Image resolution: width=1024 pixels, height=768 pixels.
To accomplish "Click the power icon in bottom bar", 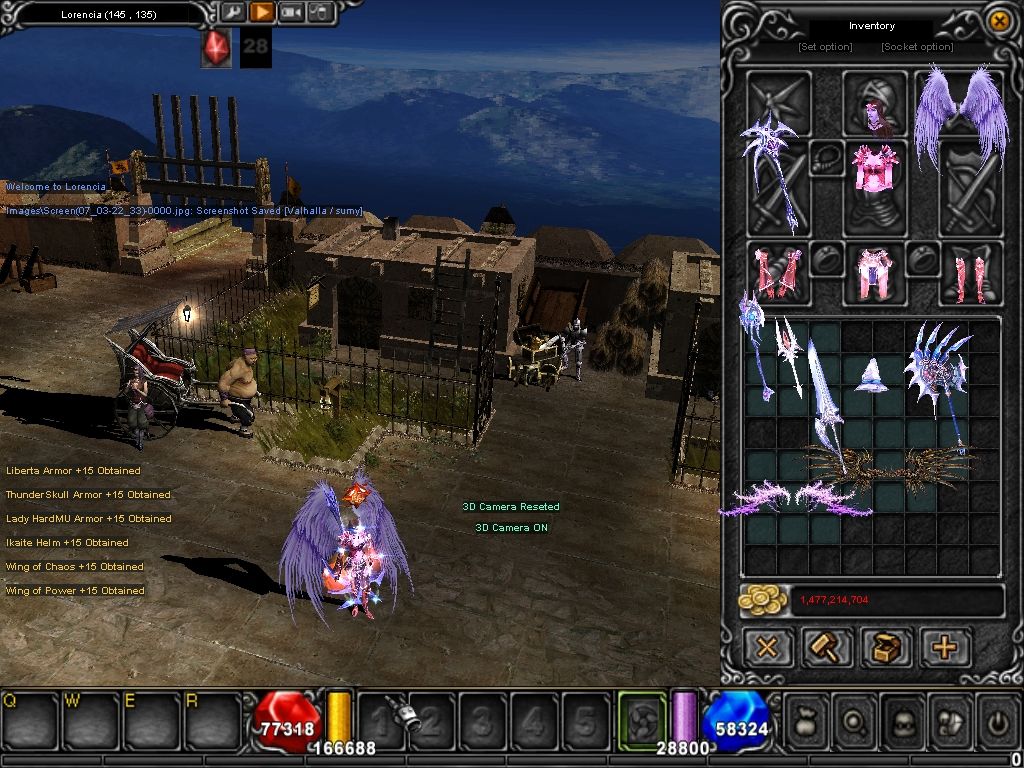I will pyautogui.click(x=997, y=720).
